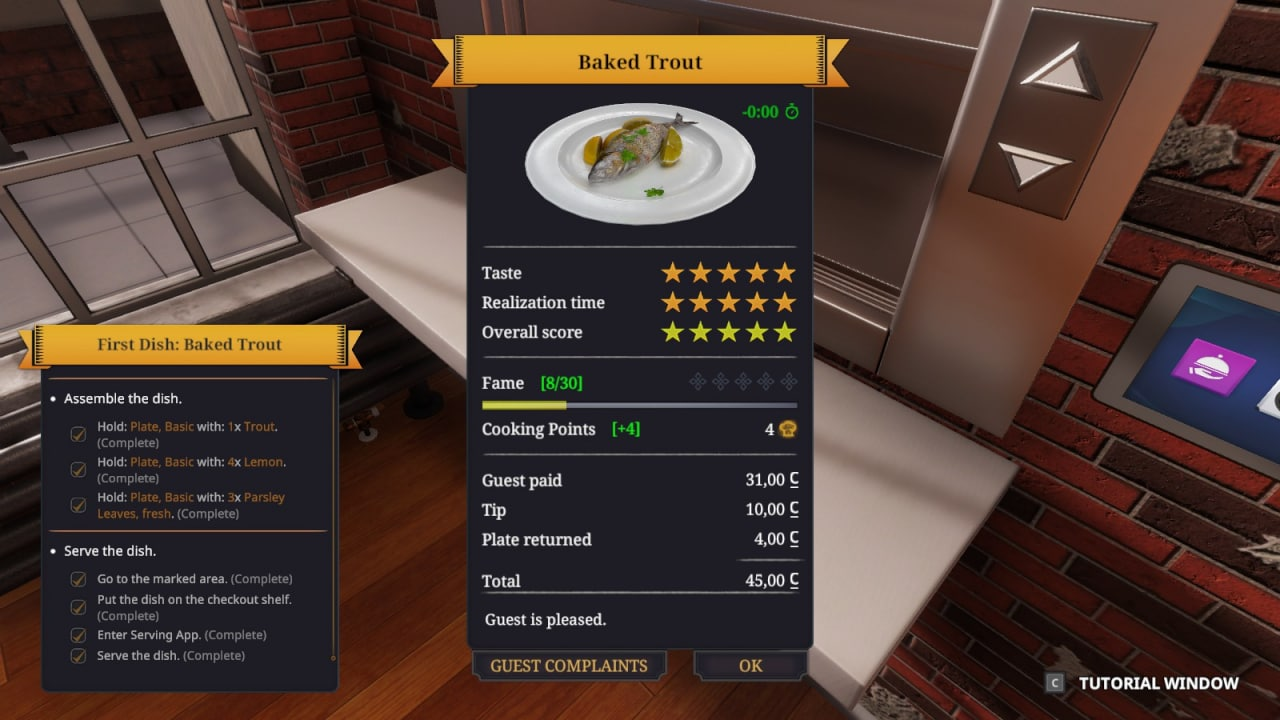Viewport: 1280px width, 720px height.
Task: Confirm the Baked Trout result with OK
Action: click(x=750, y=666)
